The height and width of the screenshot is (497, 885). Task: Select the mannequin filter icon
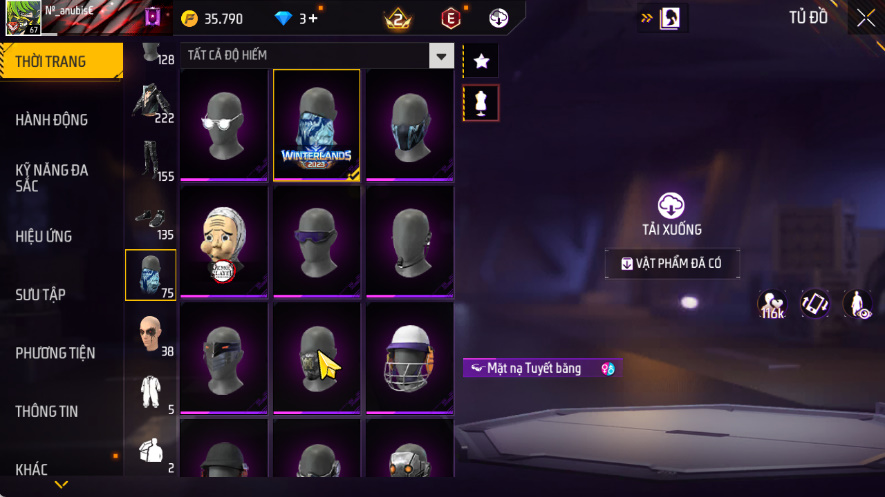(481, 103)
